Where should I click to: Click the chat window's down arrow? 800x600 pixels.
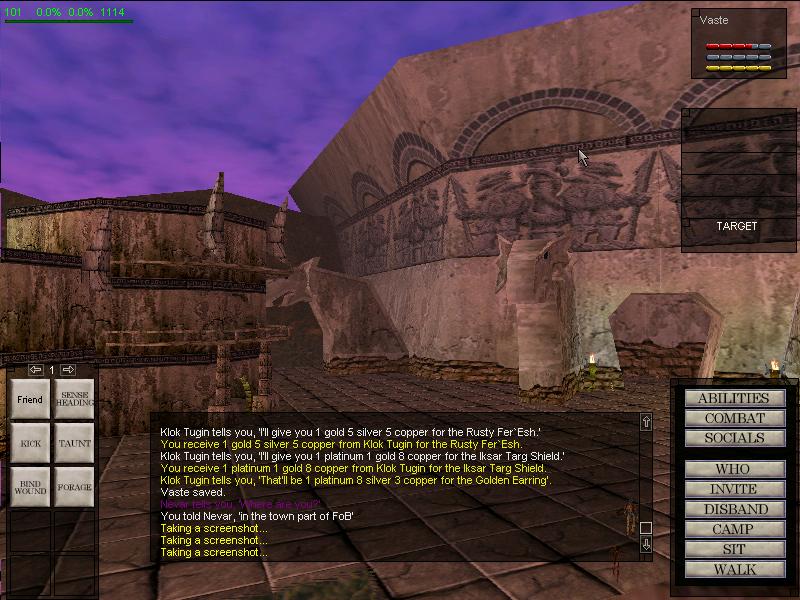[646, 545]
